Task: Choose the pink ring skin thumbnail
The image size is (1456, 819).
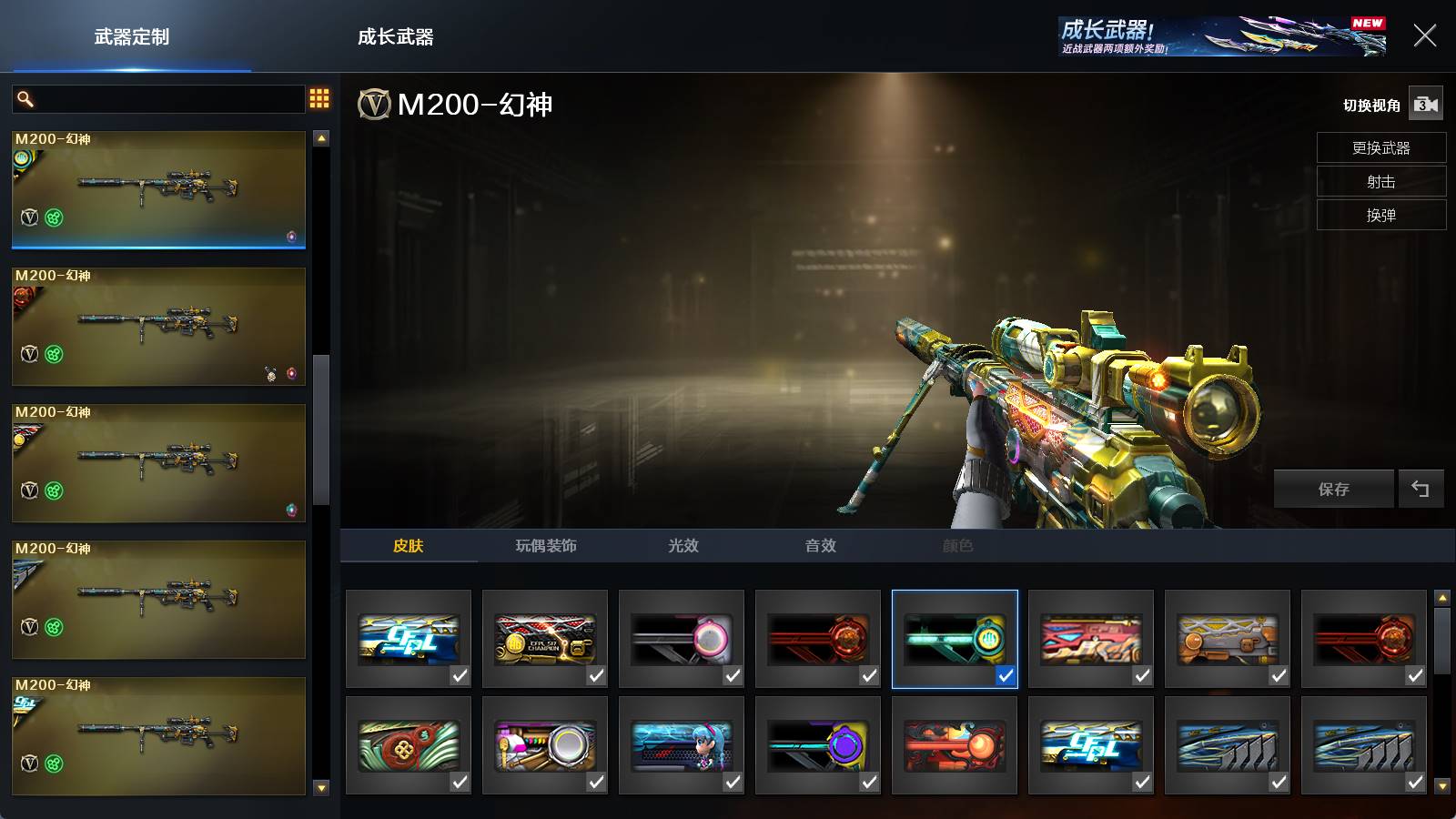Action: coord(681,638)
